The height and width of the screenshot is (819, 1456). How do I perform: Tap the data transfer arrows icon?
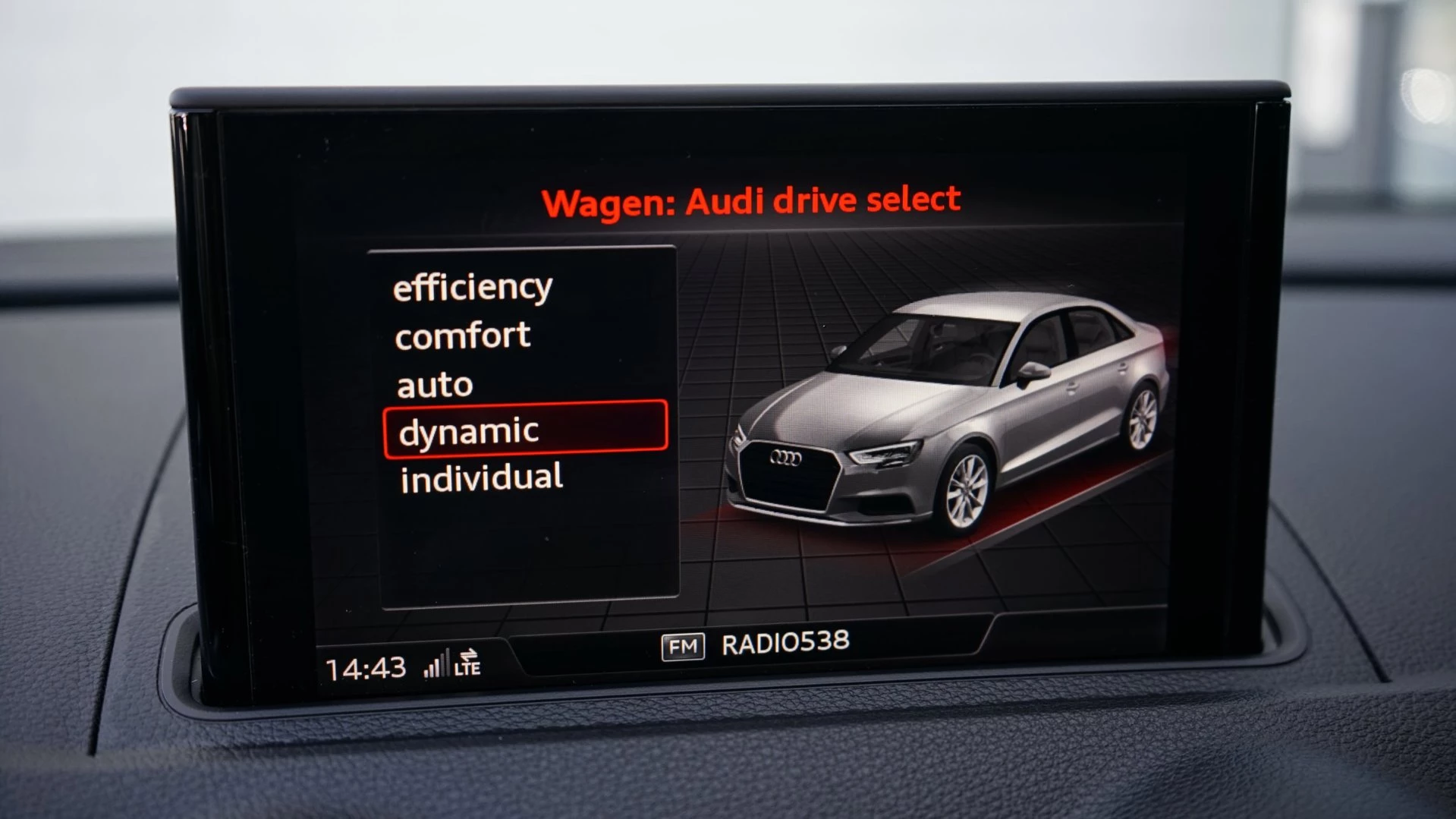(x=468, y=654)
